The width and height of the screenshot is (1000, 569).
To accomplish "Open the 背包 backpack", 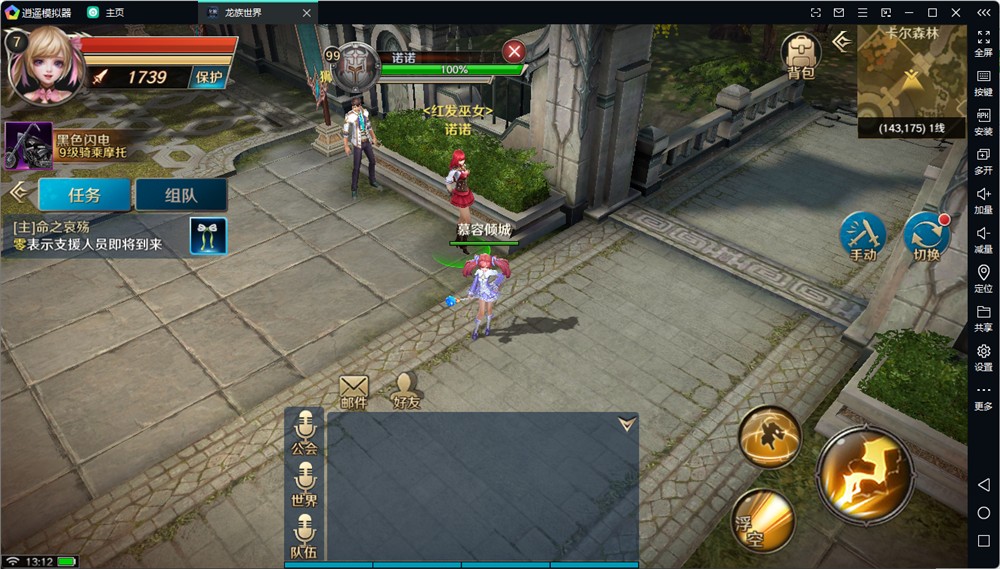I will pyautogui.click(x=800, y=54).
